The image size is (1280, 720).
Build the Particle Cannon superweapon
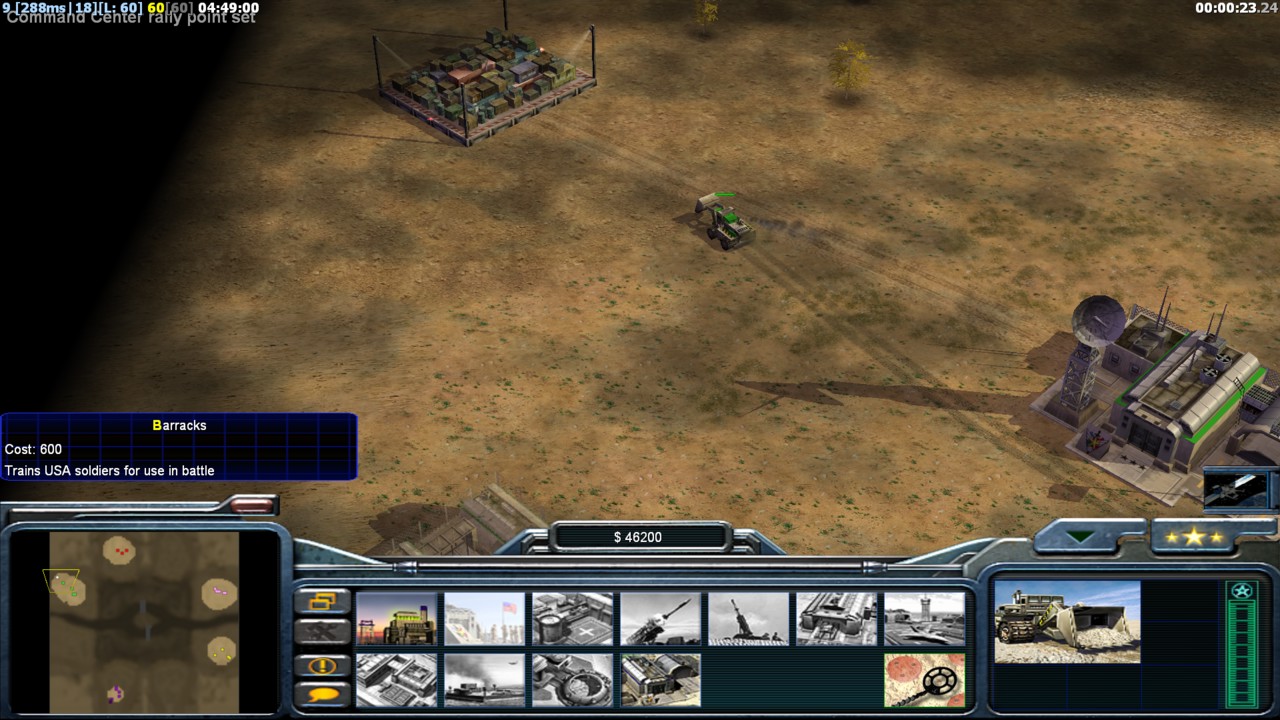click(x=572, y=680)
